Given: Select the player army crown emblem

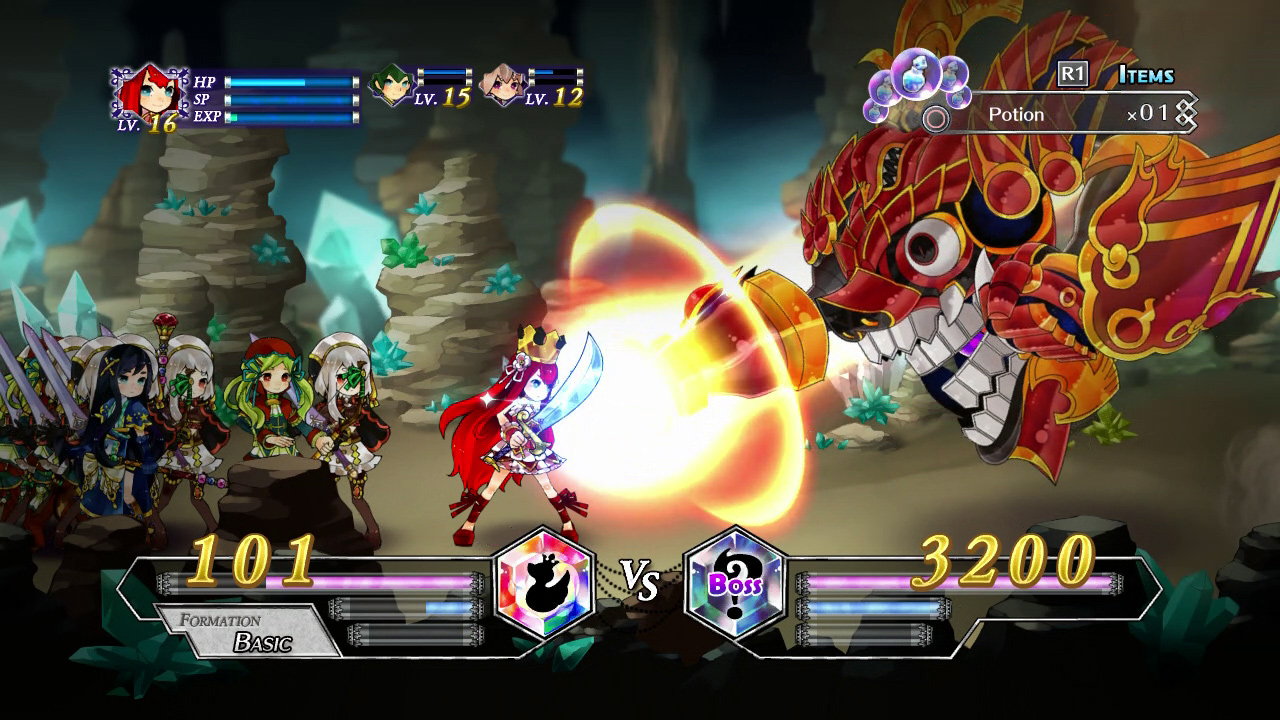Looking at the screenshot, I should (546, 583).
